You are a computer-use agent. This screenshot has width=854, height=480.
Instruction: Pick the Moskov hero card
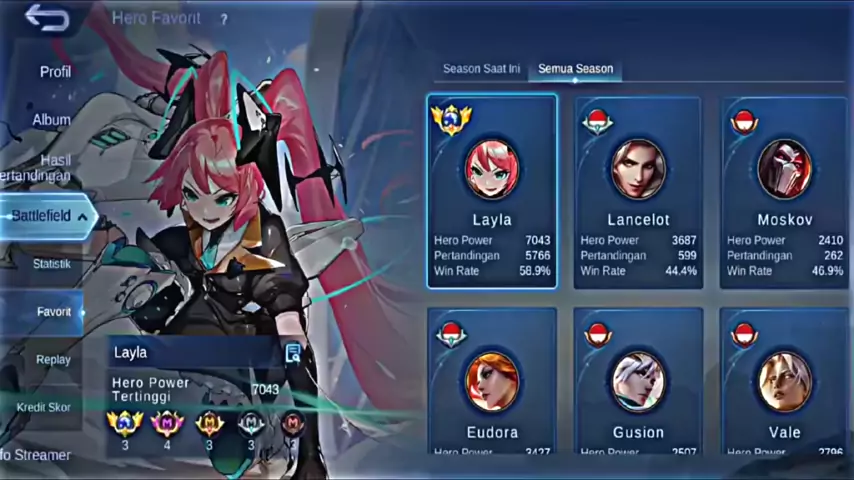784,192
